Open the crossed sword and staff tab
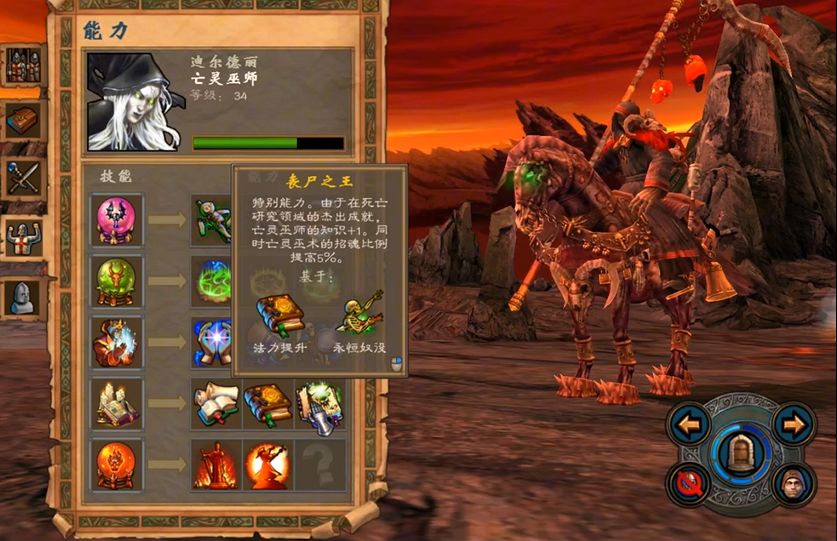The height and width of the screenshot is (541, 837). point(22,179)
